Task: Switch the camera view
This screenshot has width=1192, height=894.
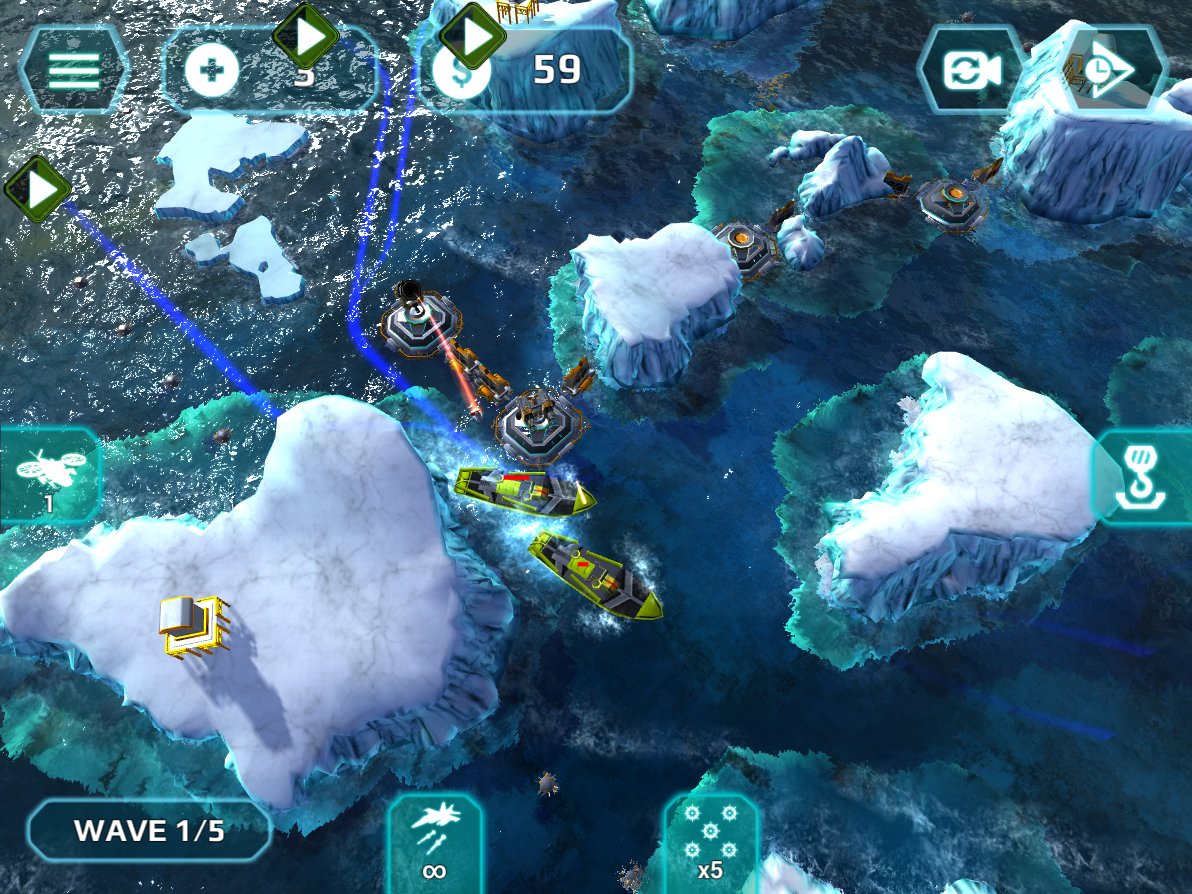Action: point(969,70)
